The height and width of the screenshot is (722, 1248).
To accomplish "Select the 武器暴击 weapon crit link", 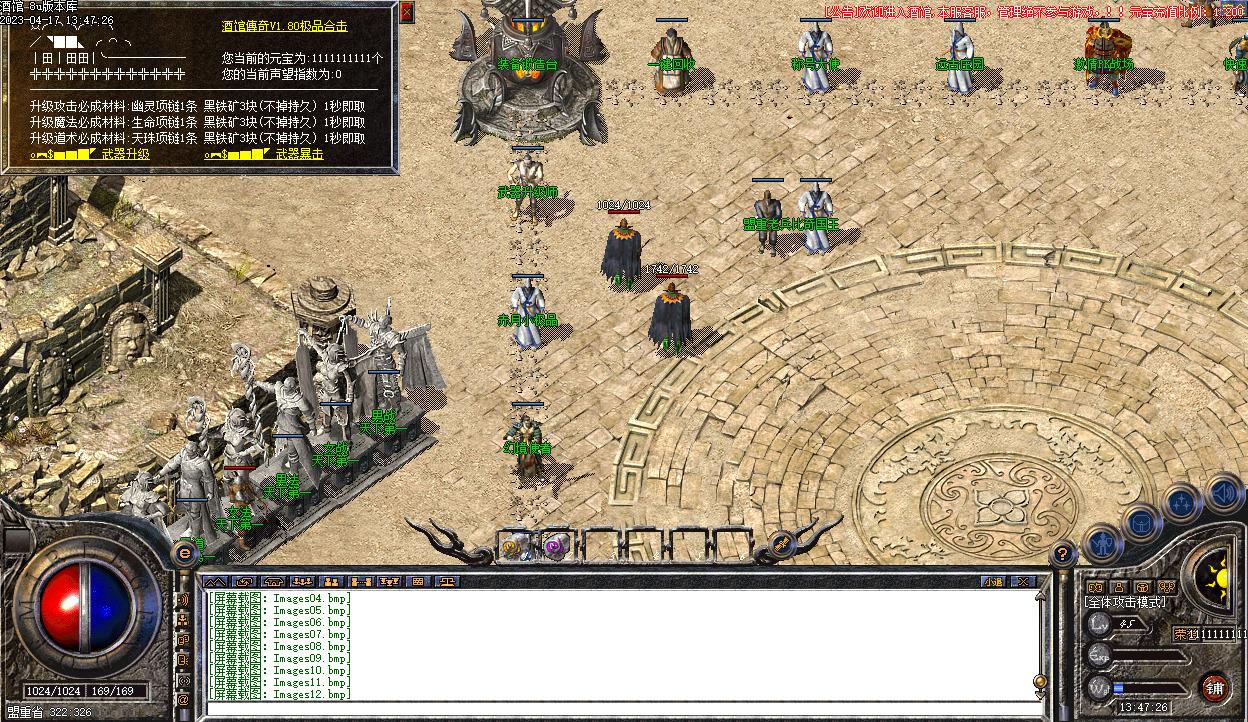I will [299, 155].
